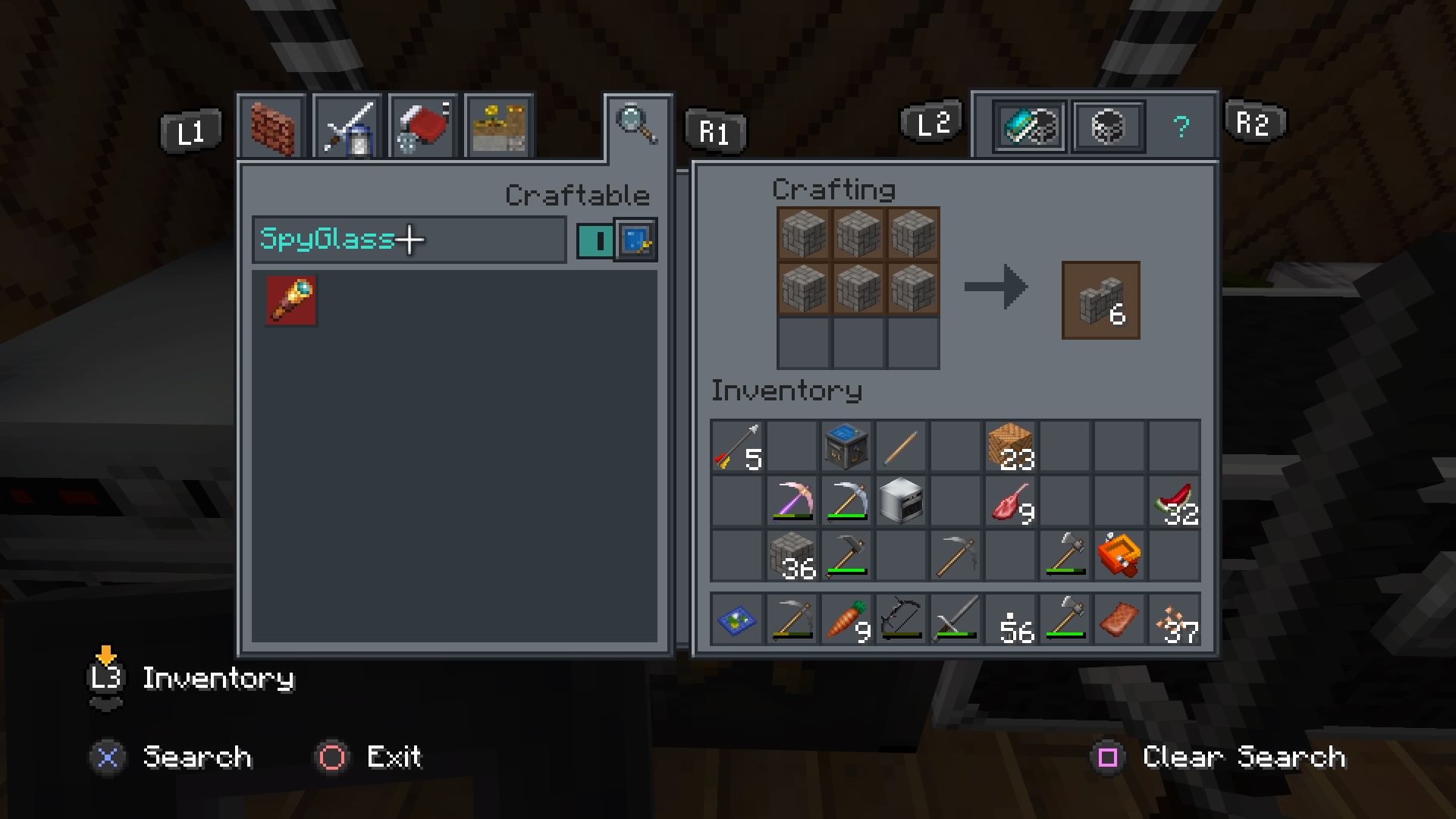Click the cyan question mark help tab
Image resolution: width=1456 pixels, height=819 pixels.
(x=1181, y=127)
